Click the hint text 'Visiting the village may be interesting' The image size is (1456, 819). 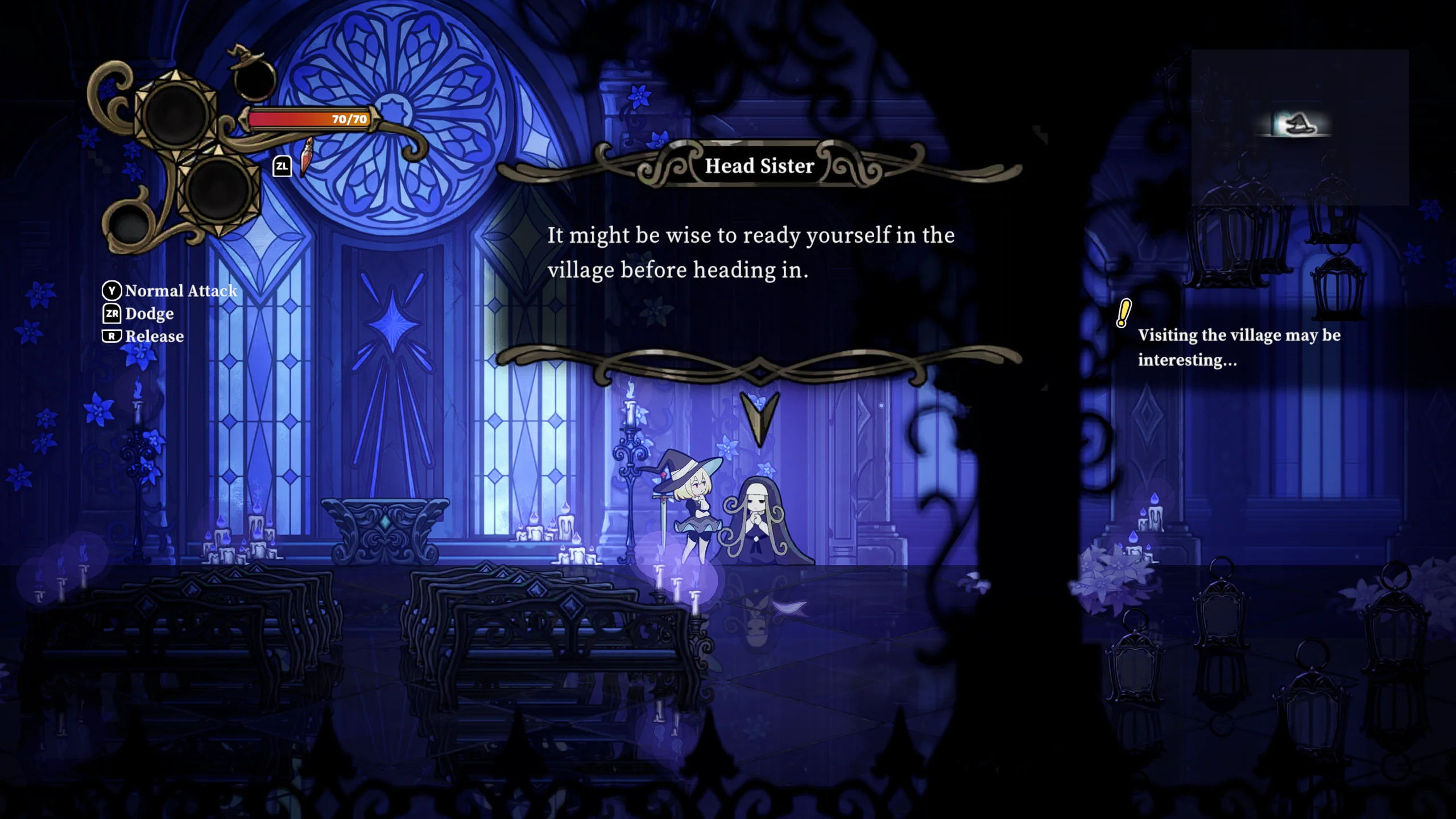[1237, 348]
